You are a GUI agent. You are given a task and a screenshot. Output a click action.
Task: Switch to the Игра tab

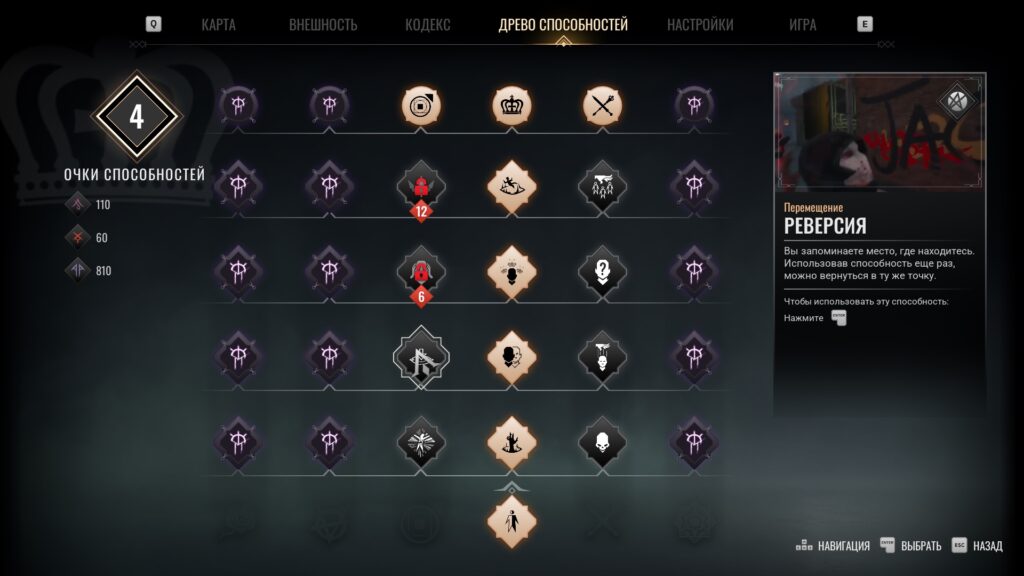click(x=802, y=25)
